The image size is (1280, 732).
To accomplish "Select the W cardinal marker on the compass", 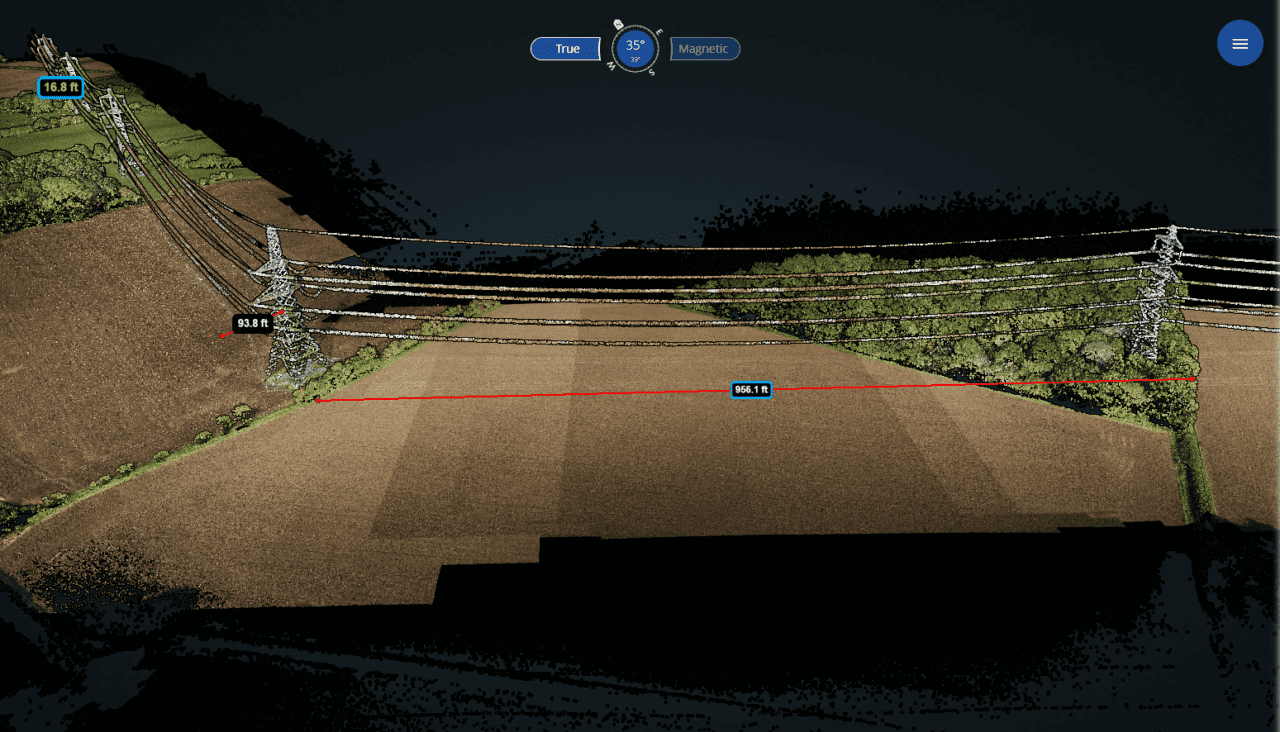I will 611,66.
